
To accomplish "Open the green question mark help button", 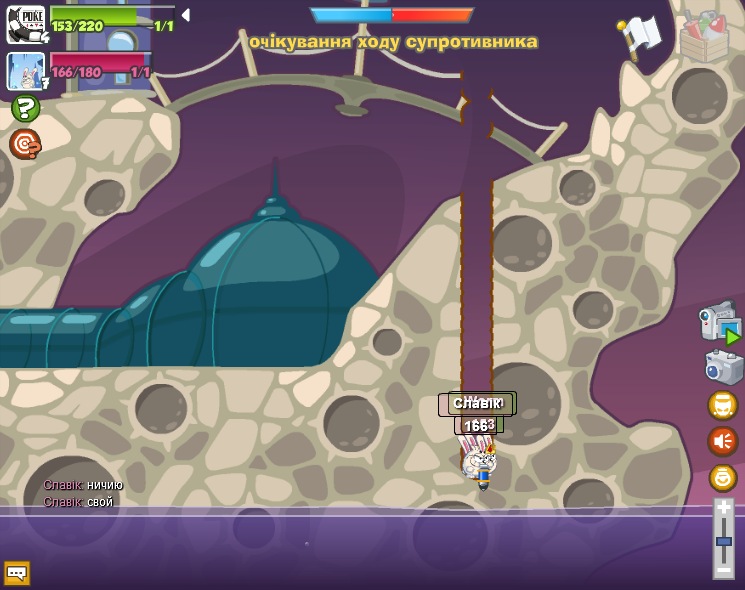I will [25, 108].
